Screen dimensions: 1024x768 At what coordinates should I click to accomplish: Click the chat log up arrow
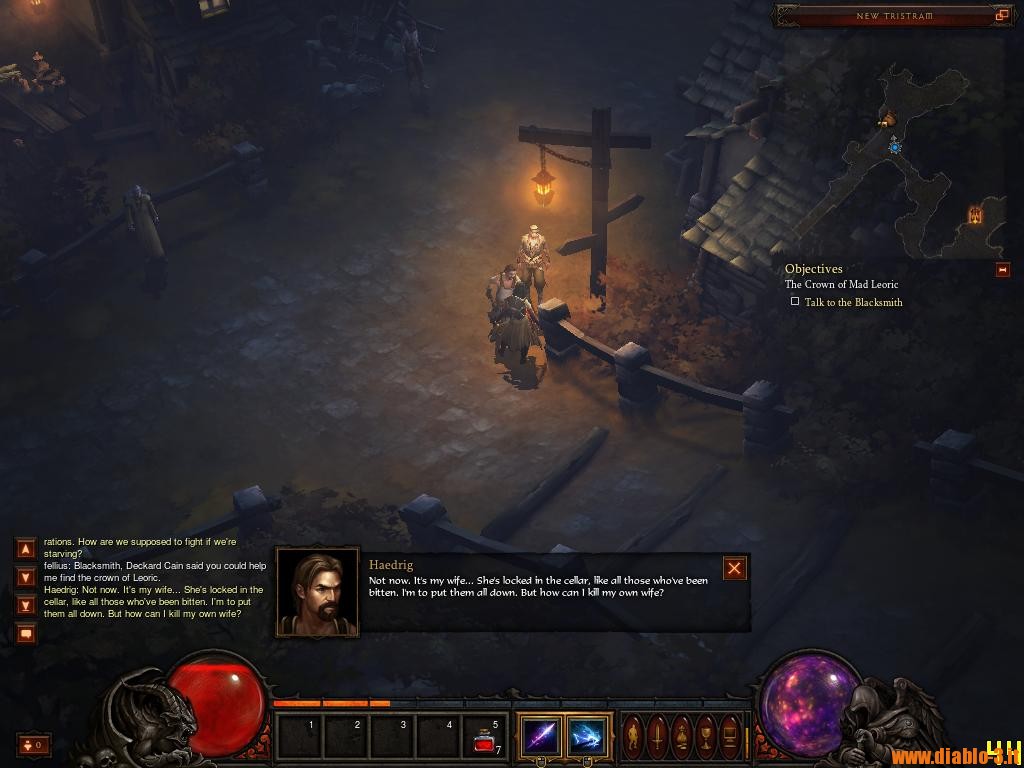(26, 548)
